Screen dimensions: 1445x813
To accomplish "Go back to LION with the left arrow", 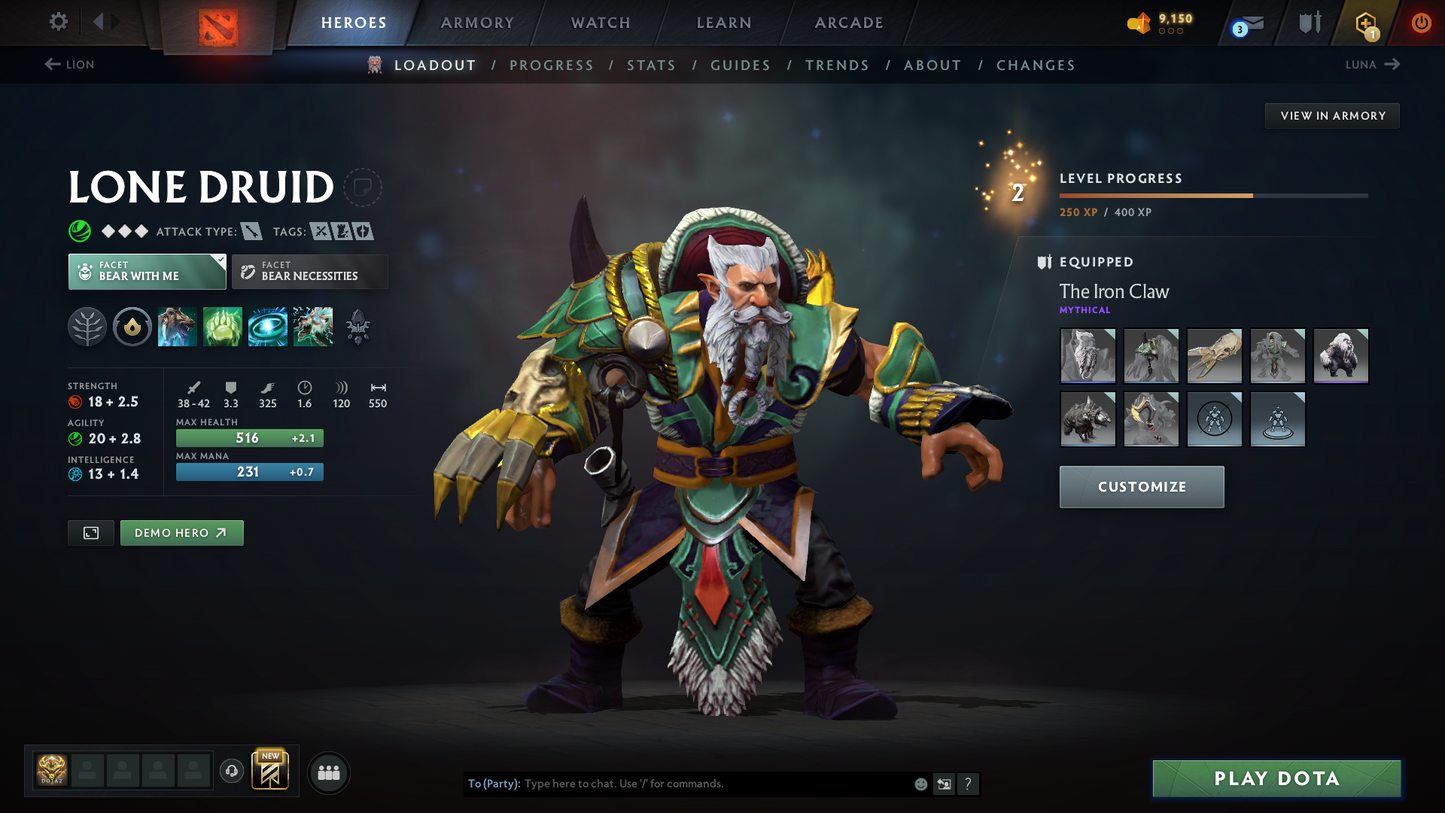I will click(51, 64).
